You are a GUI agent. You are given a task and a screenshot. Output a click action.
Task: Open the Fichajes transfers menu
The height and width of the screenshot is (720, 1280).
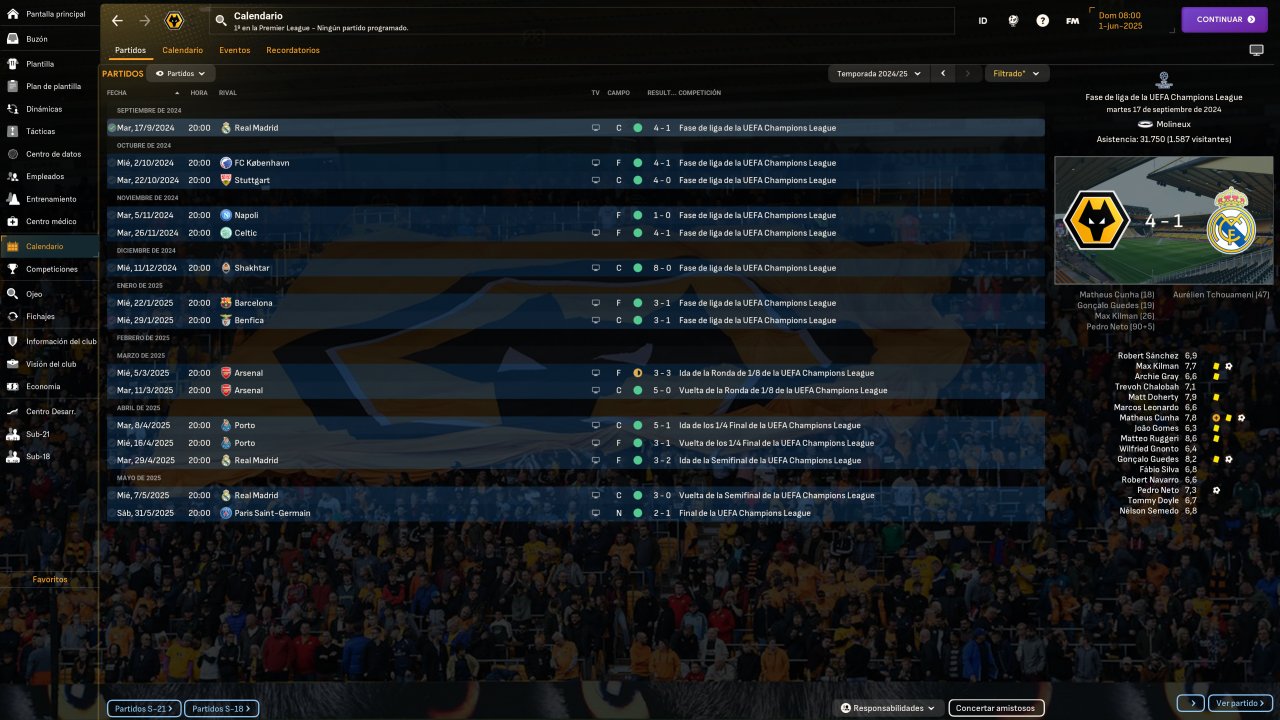[40, 316]
